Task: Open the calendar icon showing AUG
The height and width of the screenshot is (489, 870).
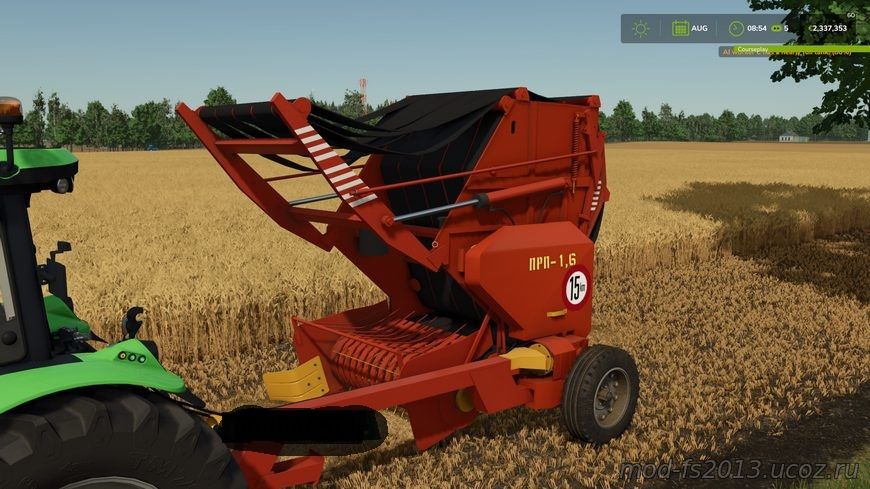Action: click(x=680, y=28)
